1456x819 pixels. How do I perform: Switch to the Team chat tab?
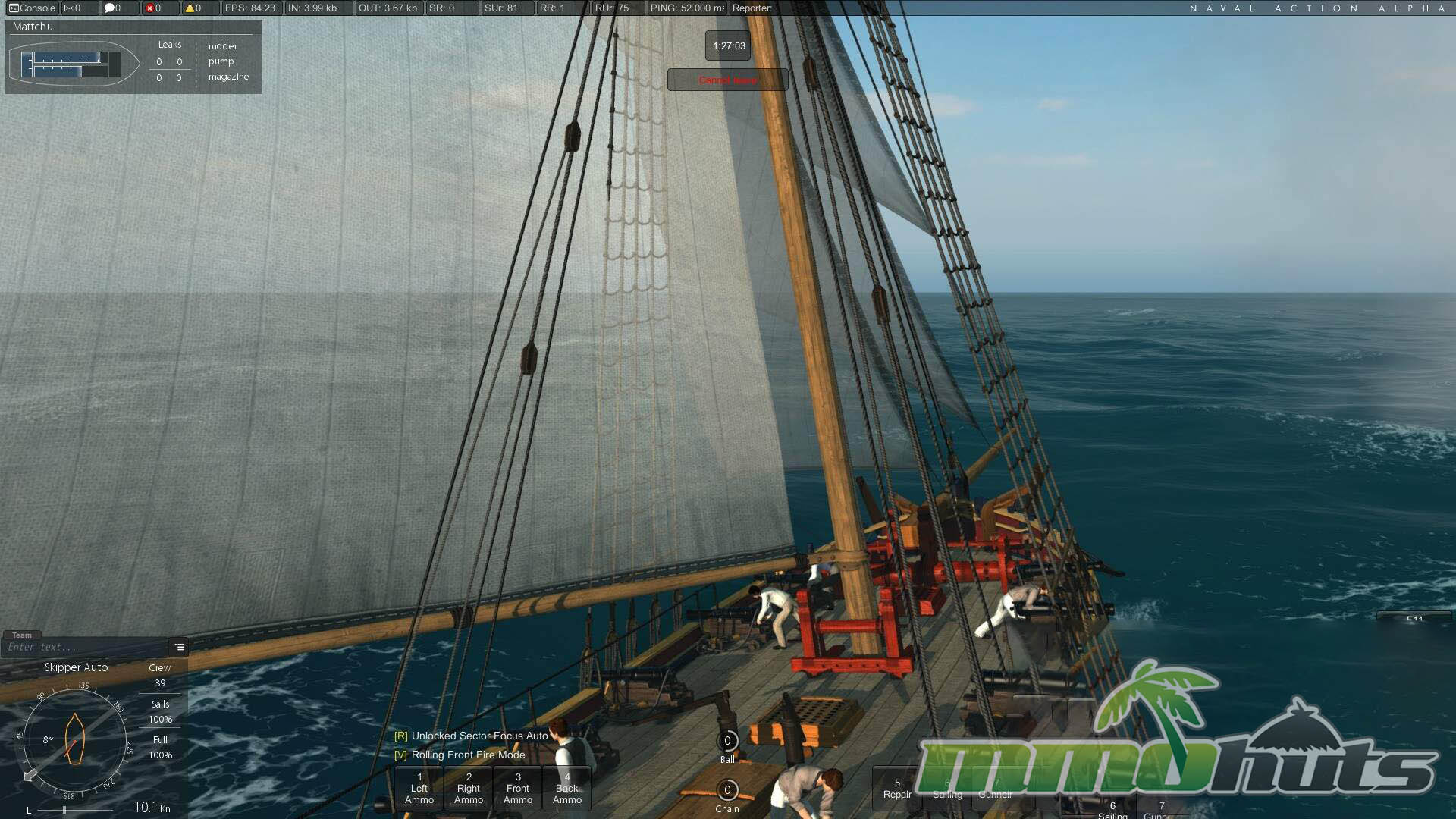(x=22, y=635)
